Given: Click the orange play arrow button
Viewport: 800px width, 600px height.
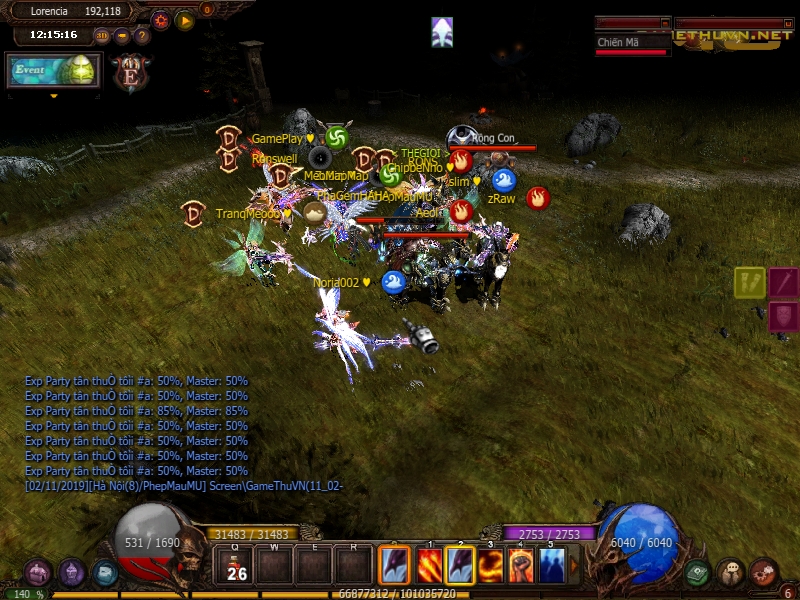Looking at the screenshot, I should [185, 20].
